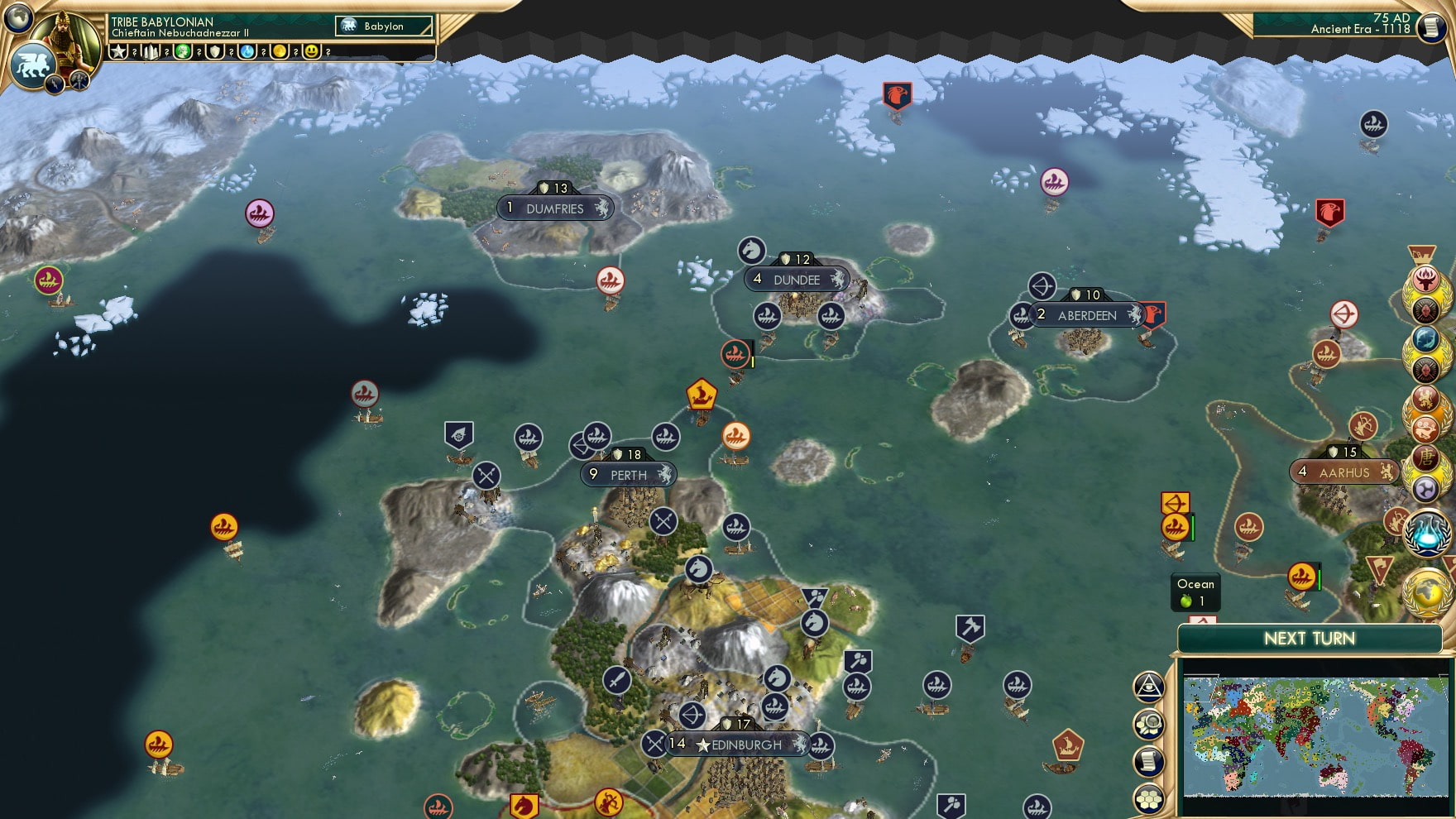Toggle the hex grid overlay button
The height and width of the screenshot is (819, 1456).
(x=1149, y=797)
